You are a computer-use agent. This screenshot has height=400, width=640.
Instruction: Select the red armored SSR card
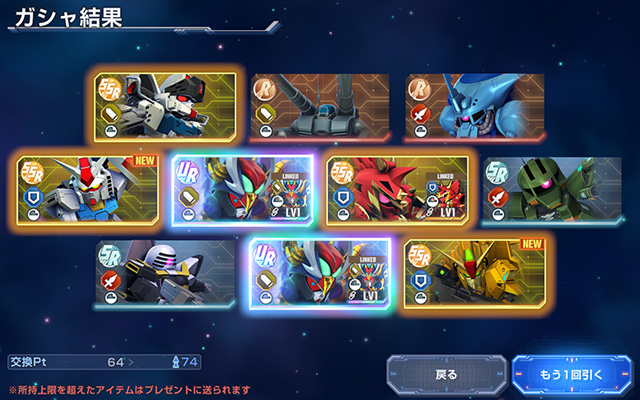397,189
